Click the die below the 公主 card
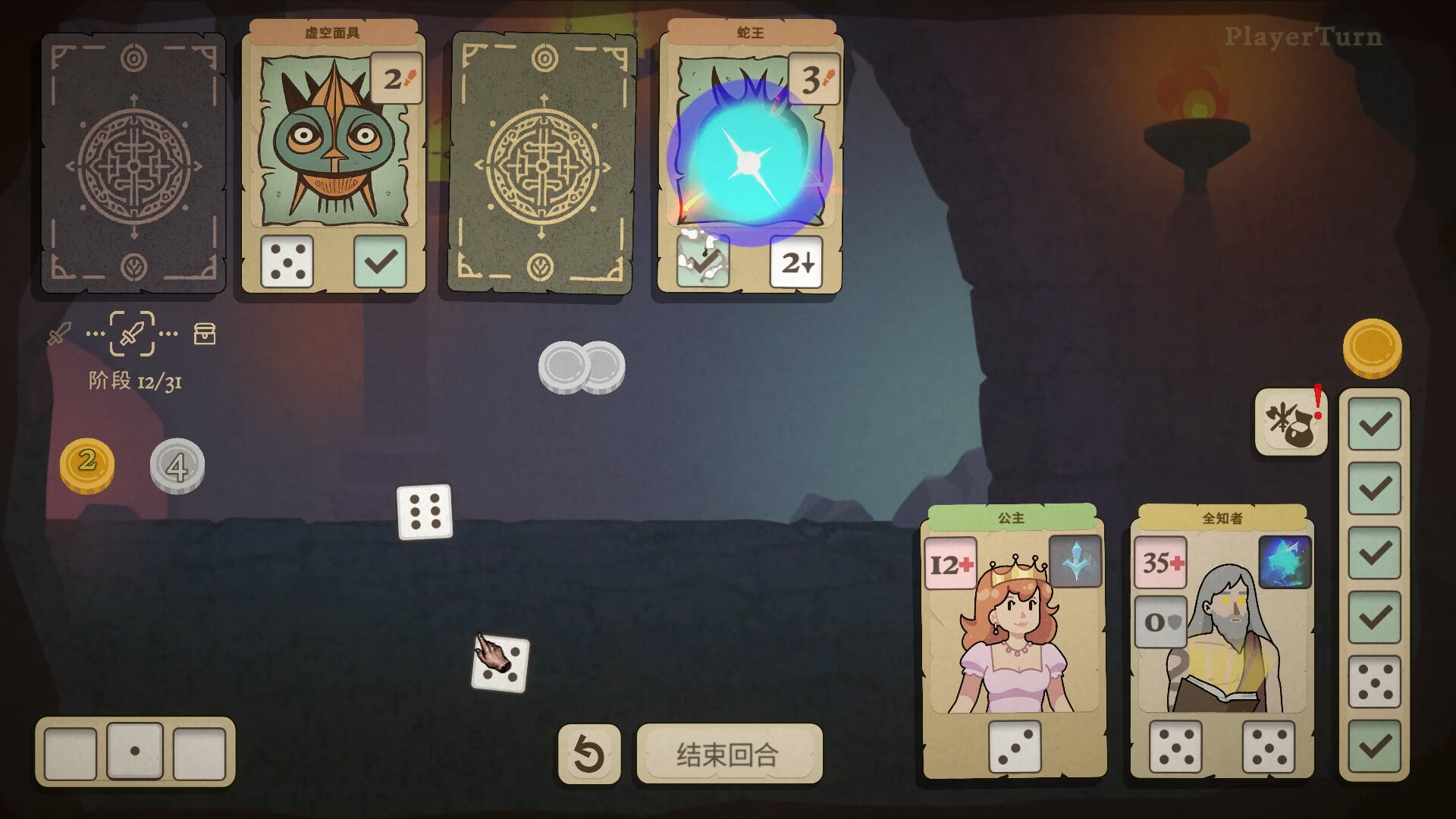This screenshot has width=1456, height=819. (1015, 747)
